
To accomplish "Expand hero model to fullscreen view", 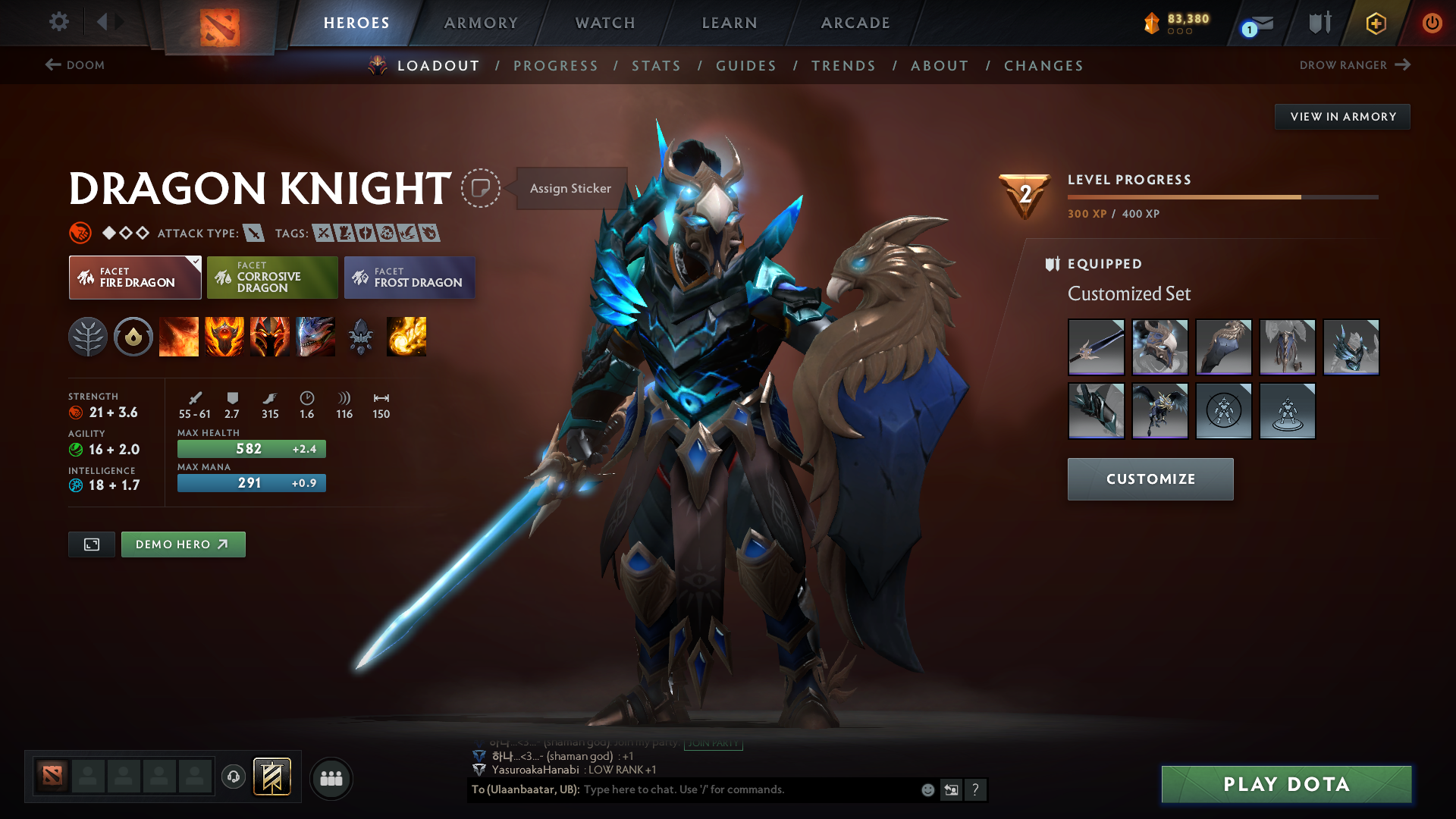I will pyautogui.click(x=91, y=544).
